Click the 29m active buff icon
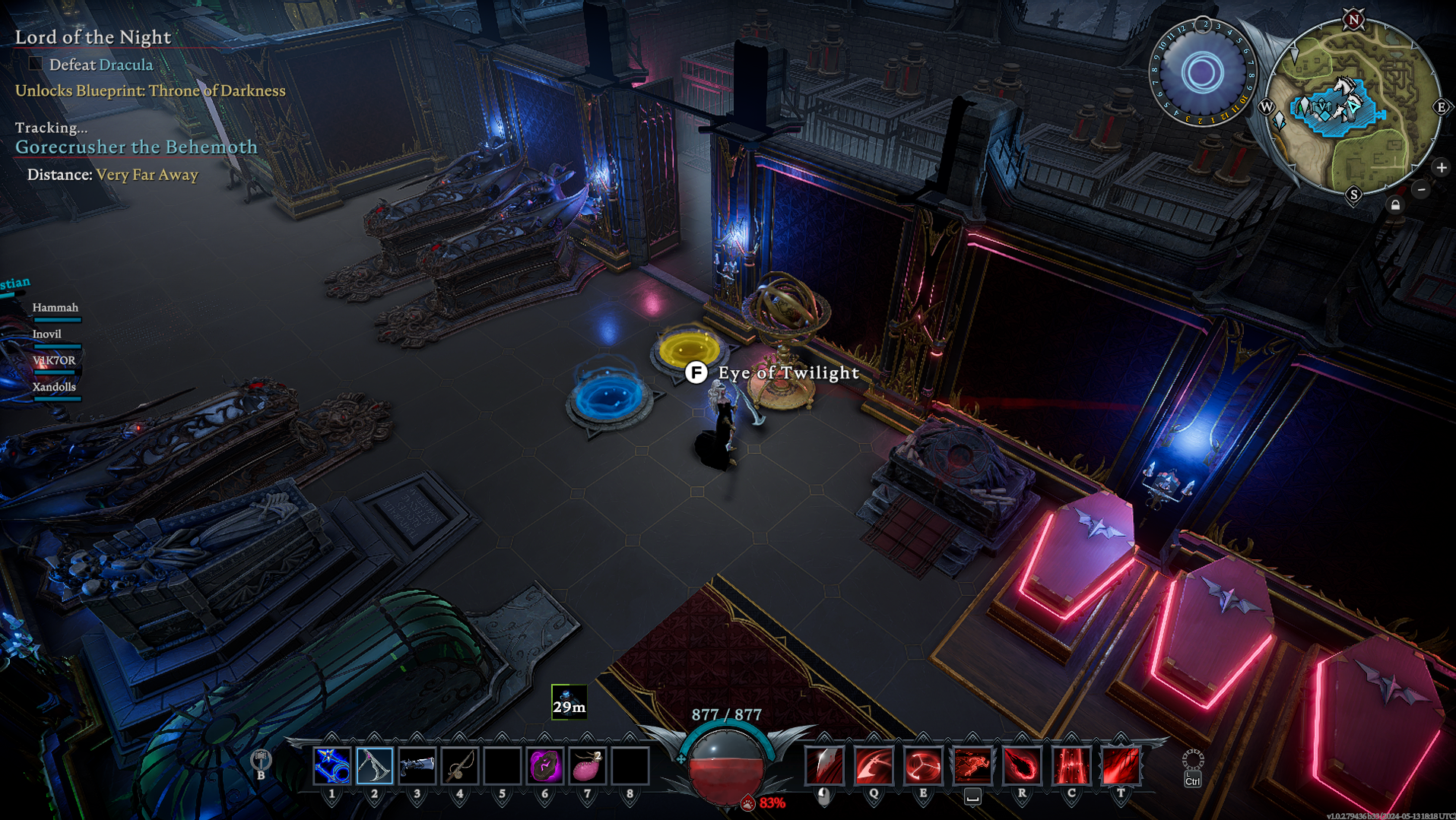The image size is (1456, 820). point(569,701)
